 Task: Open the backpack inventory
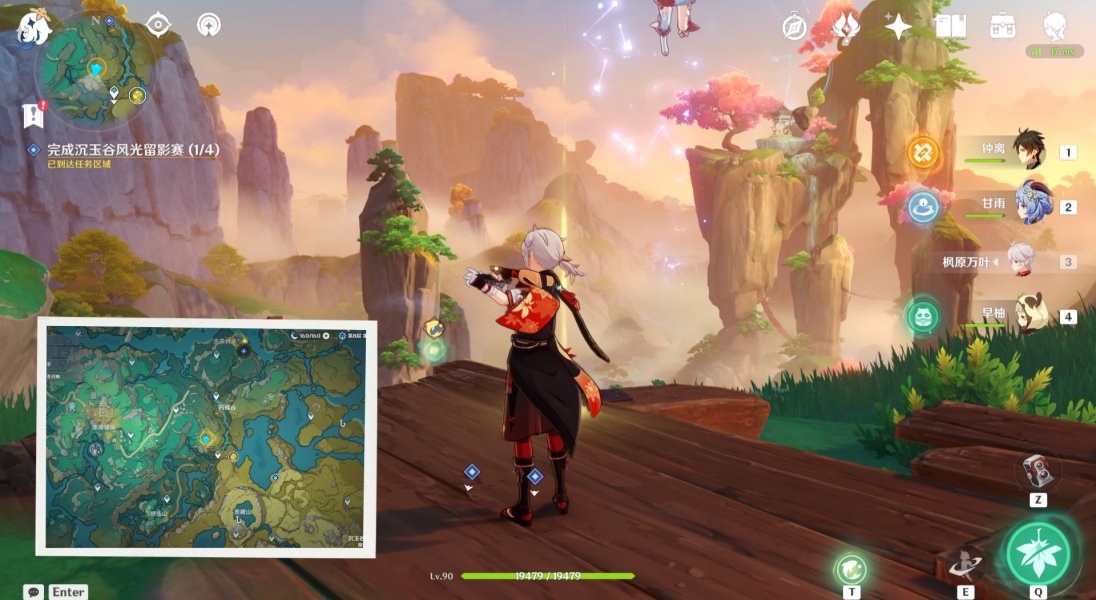click(x=1002, y=26)
